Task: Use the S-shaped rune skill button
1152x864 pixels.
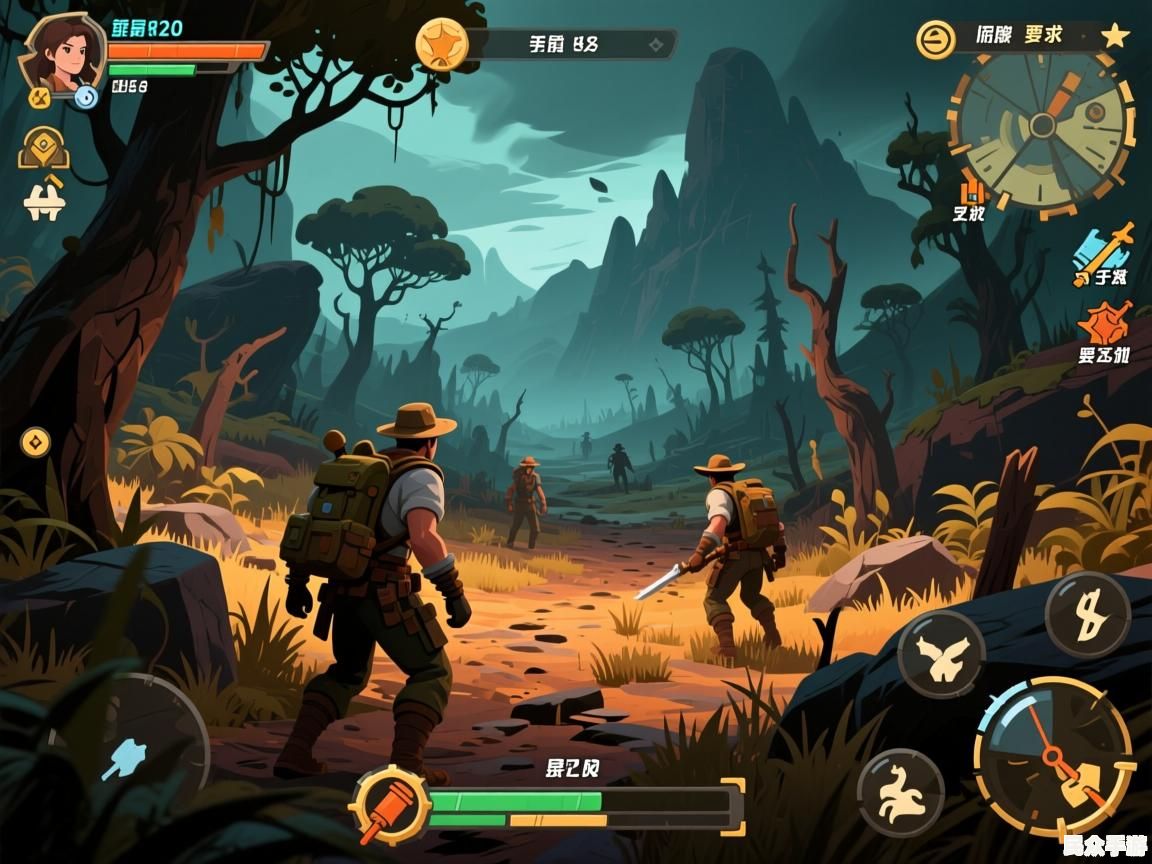Action: (x=1087, y=613)
